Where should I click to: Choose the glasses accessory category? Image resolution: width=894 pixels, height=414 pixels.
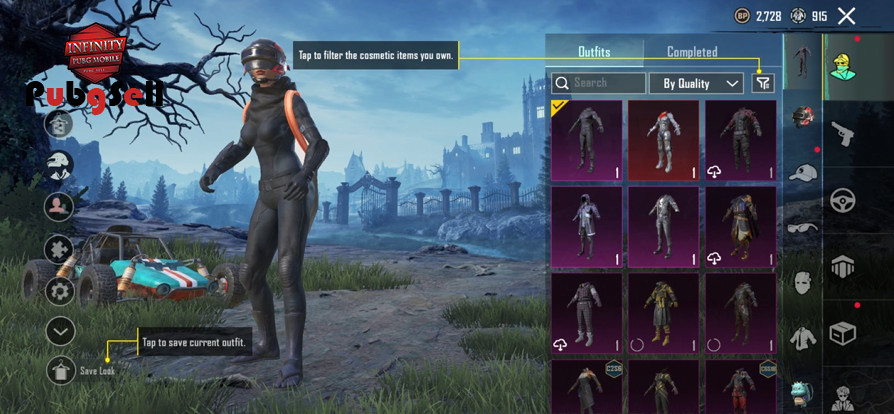pyautogui.click(x=802, y=228)
